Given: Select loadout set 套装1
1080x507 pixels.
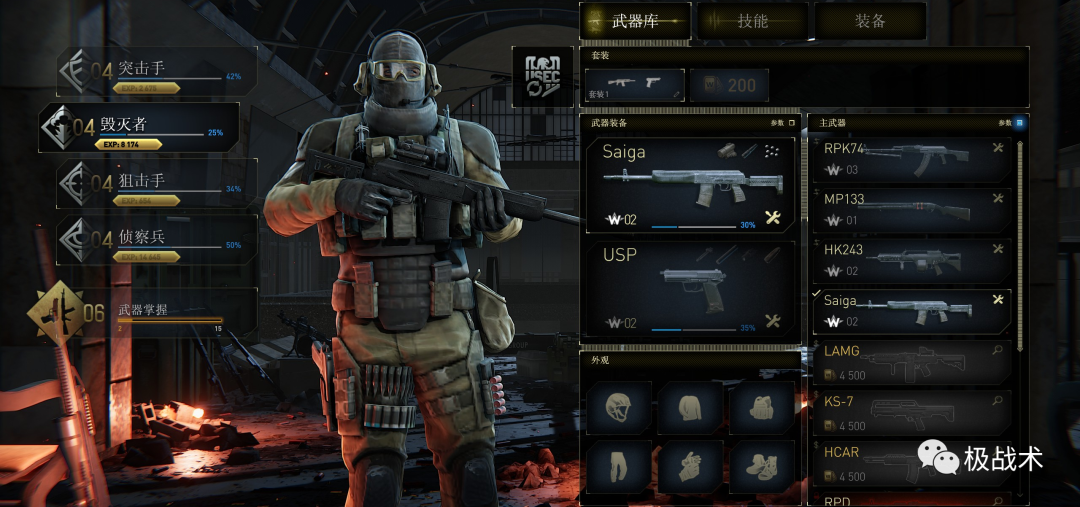Looking at the screenshot, I should pyautogui.click(x=633, y=85).
